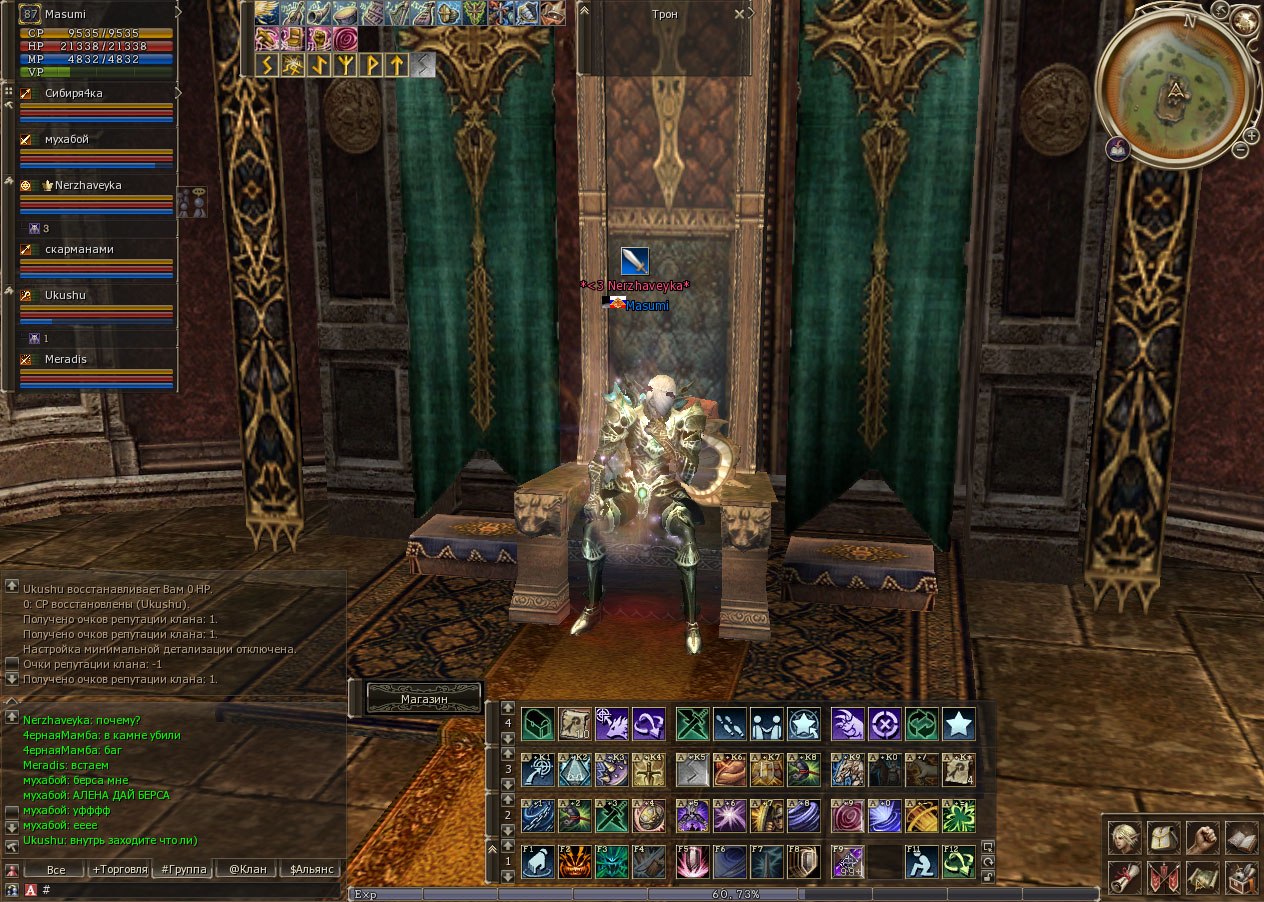Image resolution: width=1264 pixels, height=902 pixels.
Task: Open the Магазин shop button
Action: 424,699
